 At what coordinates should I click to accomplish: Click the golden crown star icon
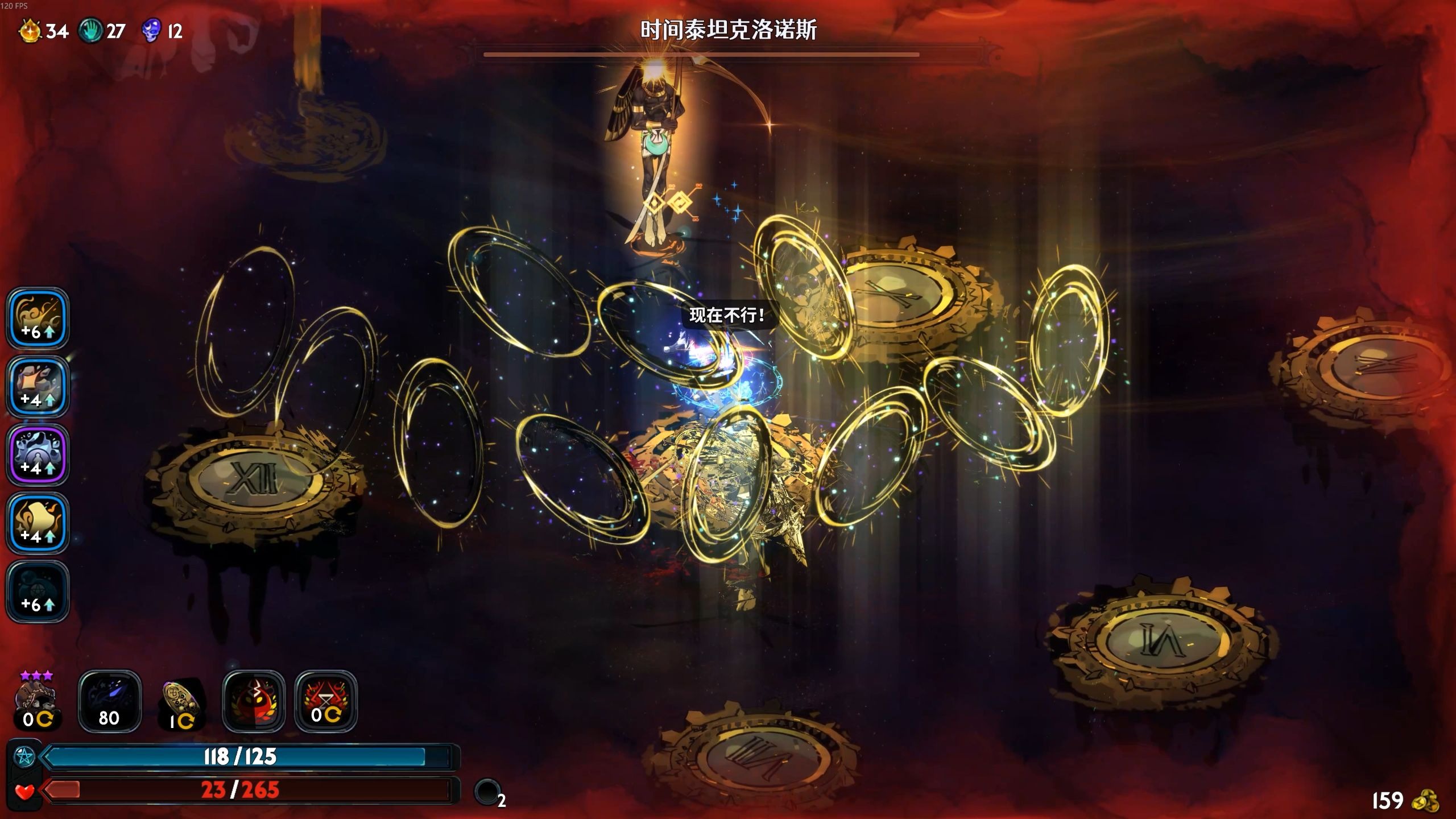[x=30, y=30]
